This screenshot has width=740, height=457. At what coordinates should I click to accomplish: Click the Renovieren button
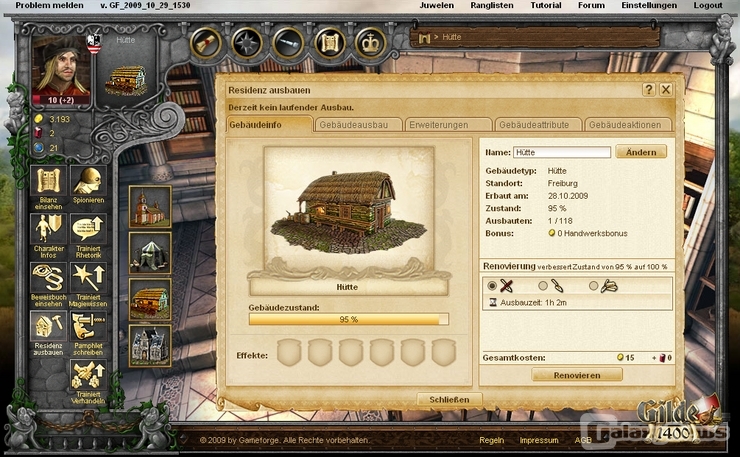[577, 375]
